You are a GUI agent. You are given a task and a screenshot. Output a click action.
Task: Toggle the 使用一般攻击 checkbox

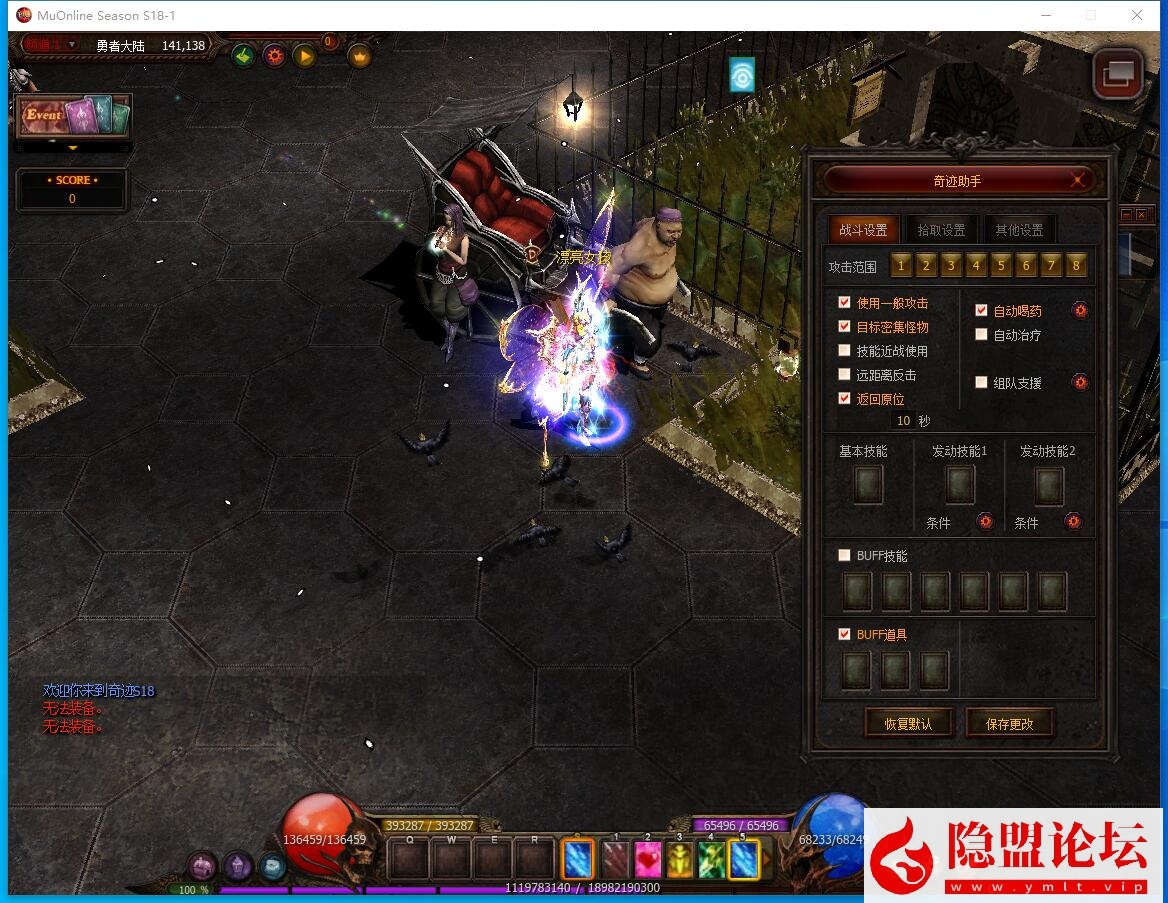coord(845,303)
